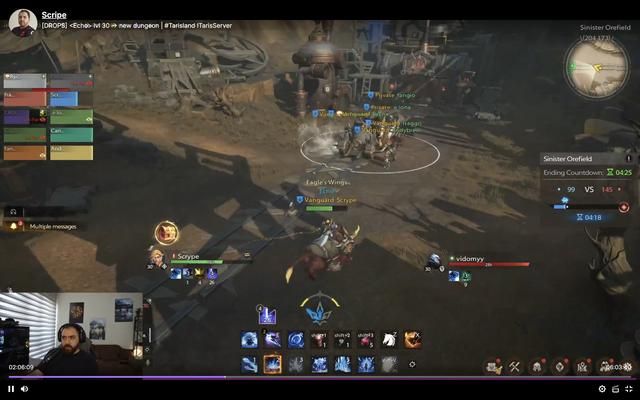This screenshot has height=400, width=640.
Task: Cast the blue swirl vortex ability
Action: 296,340
